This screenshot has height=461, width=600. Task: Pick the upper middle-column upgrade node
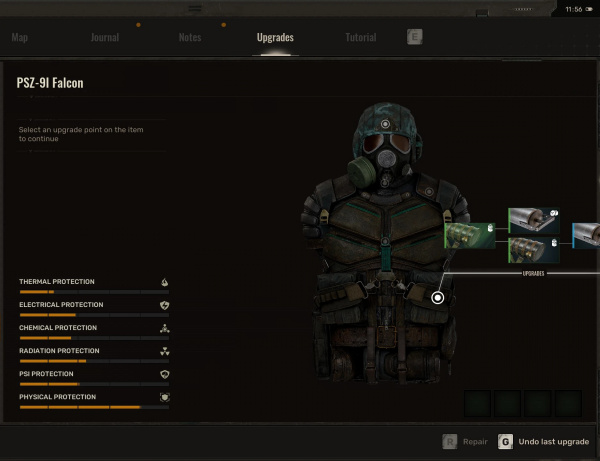(x=533, y=220)
